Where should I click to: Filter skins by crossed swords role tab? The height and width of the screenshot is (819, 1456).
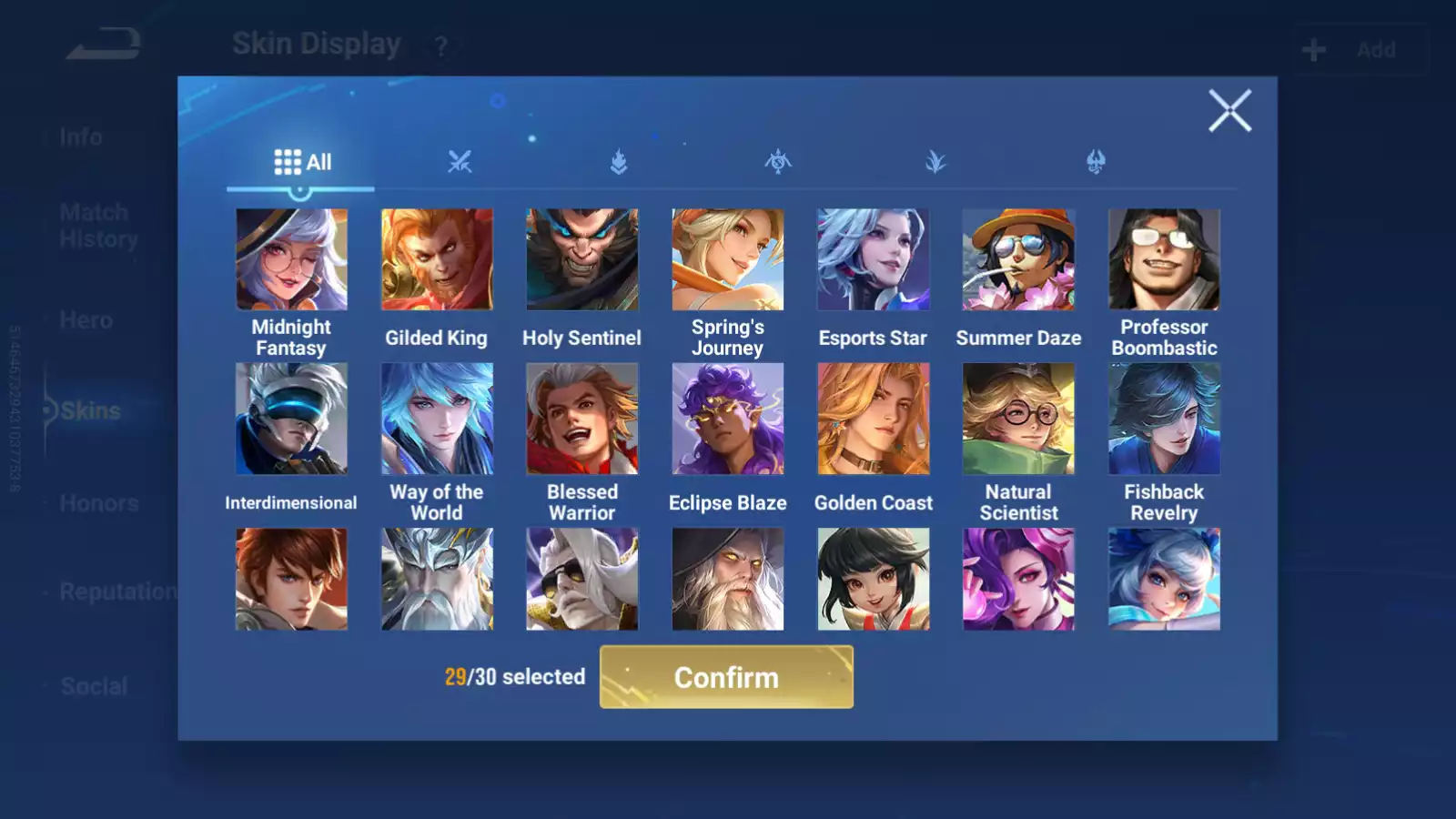click(x=460, y=163)
